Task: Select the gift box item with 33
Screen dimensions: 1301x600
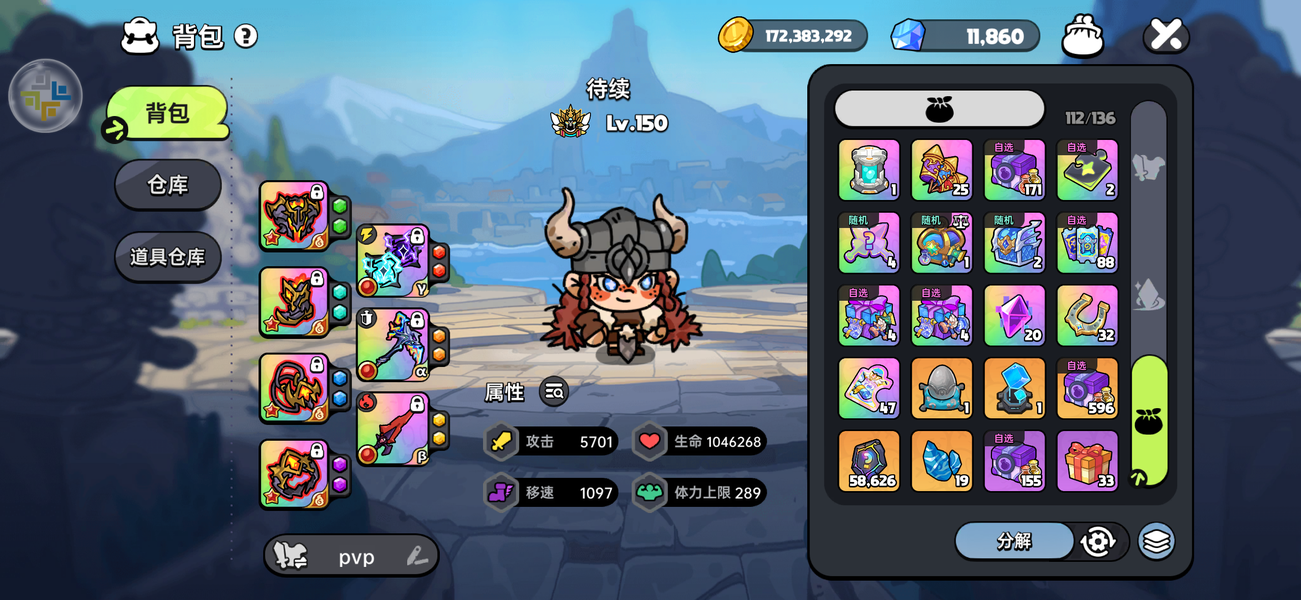Action: (x=1087, y=461)
